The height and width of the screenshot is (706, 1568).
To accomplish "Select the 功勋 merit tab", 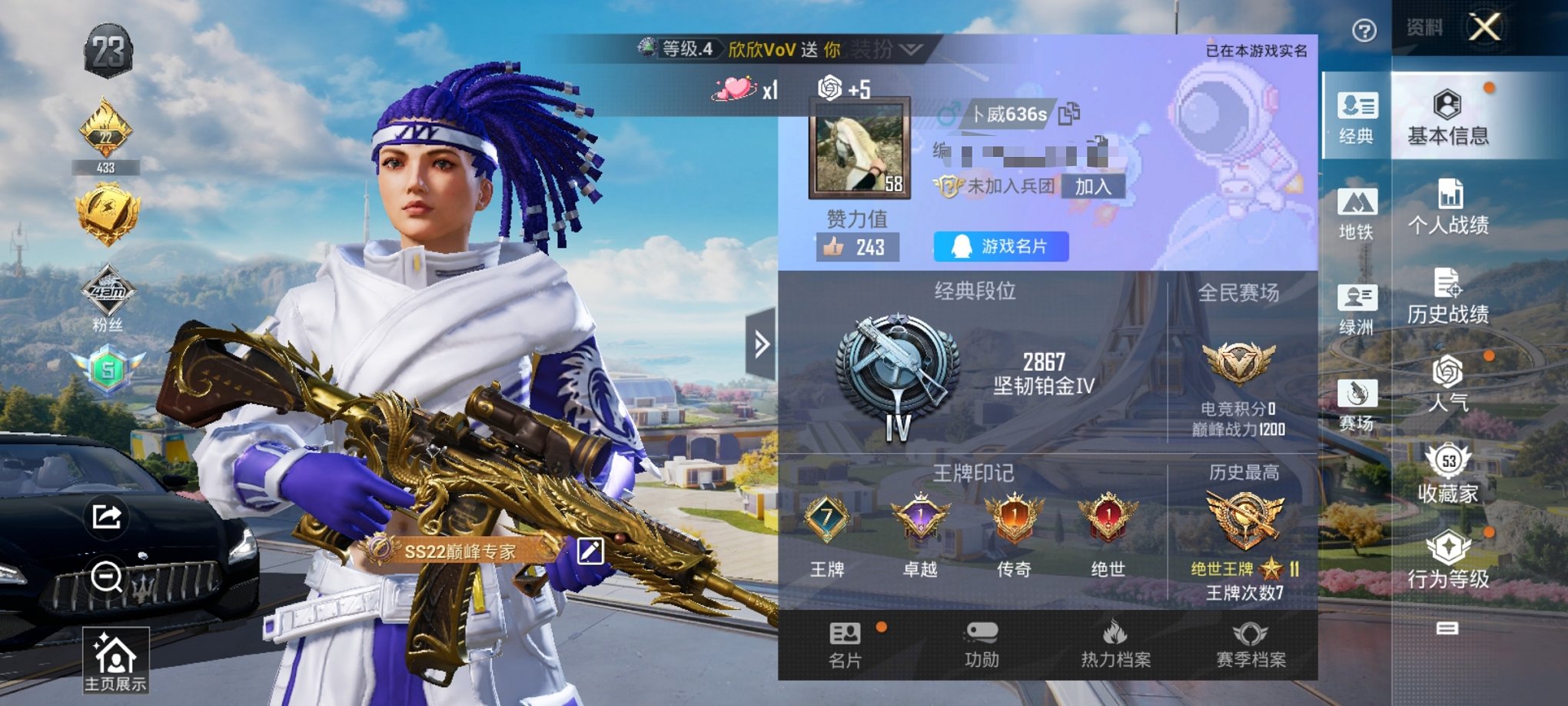I will pyautogui.click(x=982, y=644).
